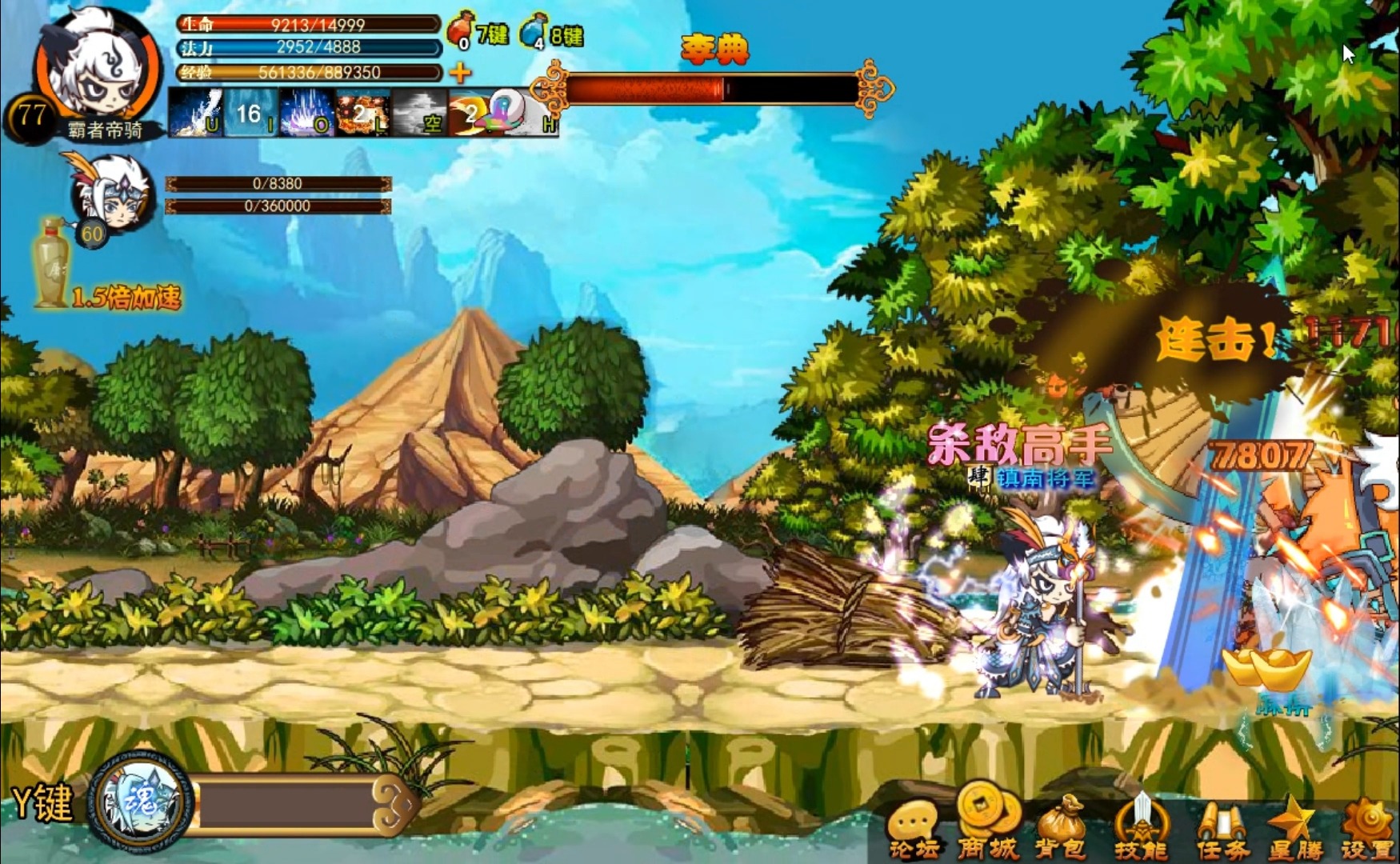The width and height of the screenshot is (1400, 864).
Task: Use the red health potion
Action: click(x=461, y=30)
